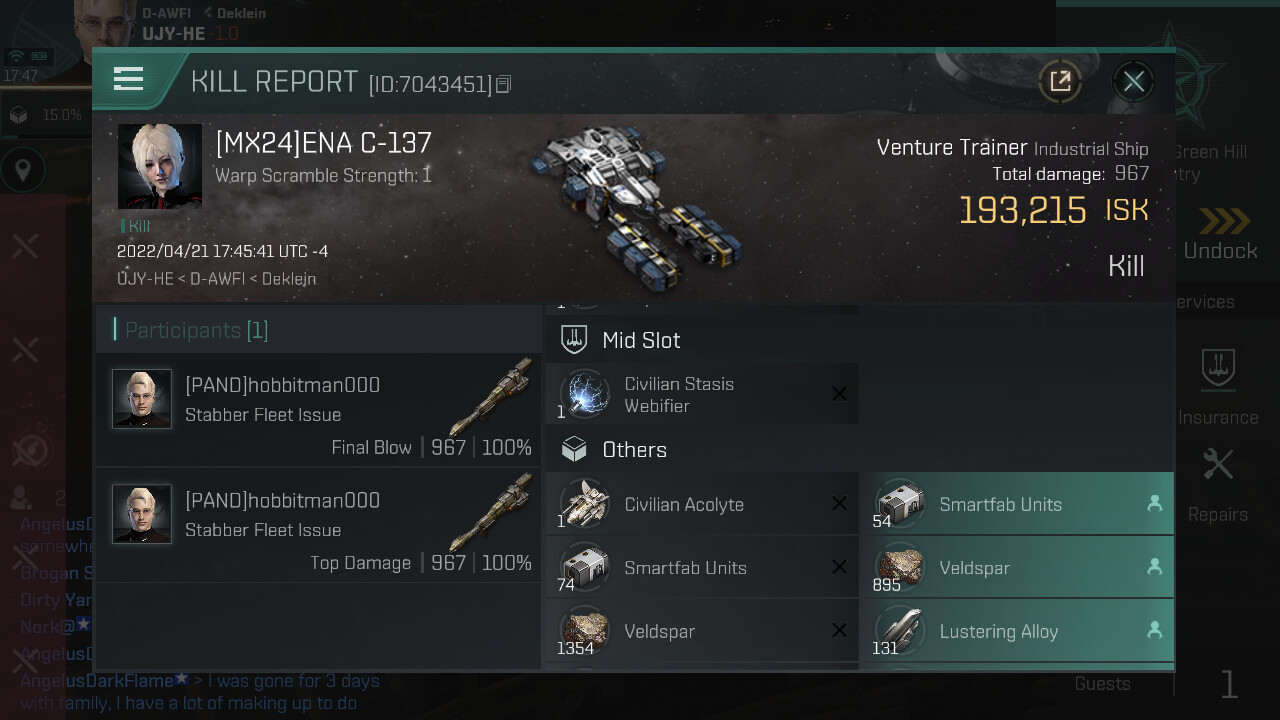Image resolution: width=1280 pixels, height=720 pixels.
Task: Copy the kill report ID
Action: pyautogui.click(x=503, y=85)
